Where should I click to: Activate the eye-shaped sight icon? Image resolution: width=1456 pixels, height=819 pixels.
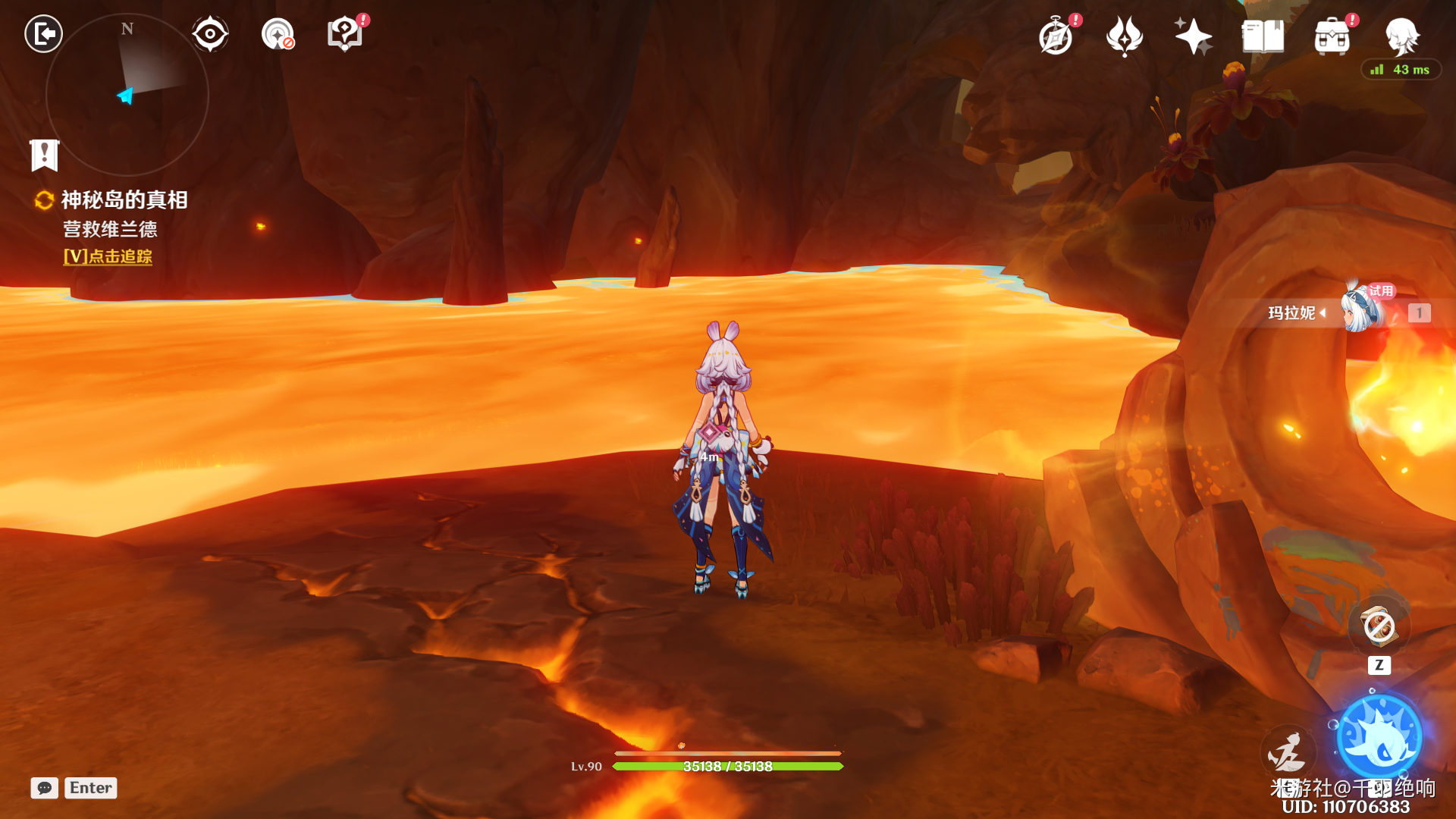pyautogui.click(x=210, y=34)
